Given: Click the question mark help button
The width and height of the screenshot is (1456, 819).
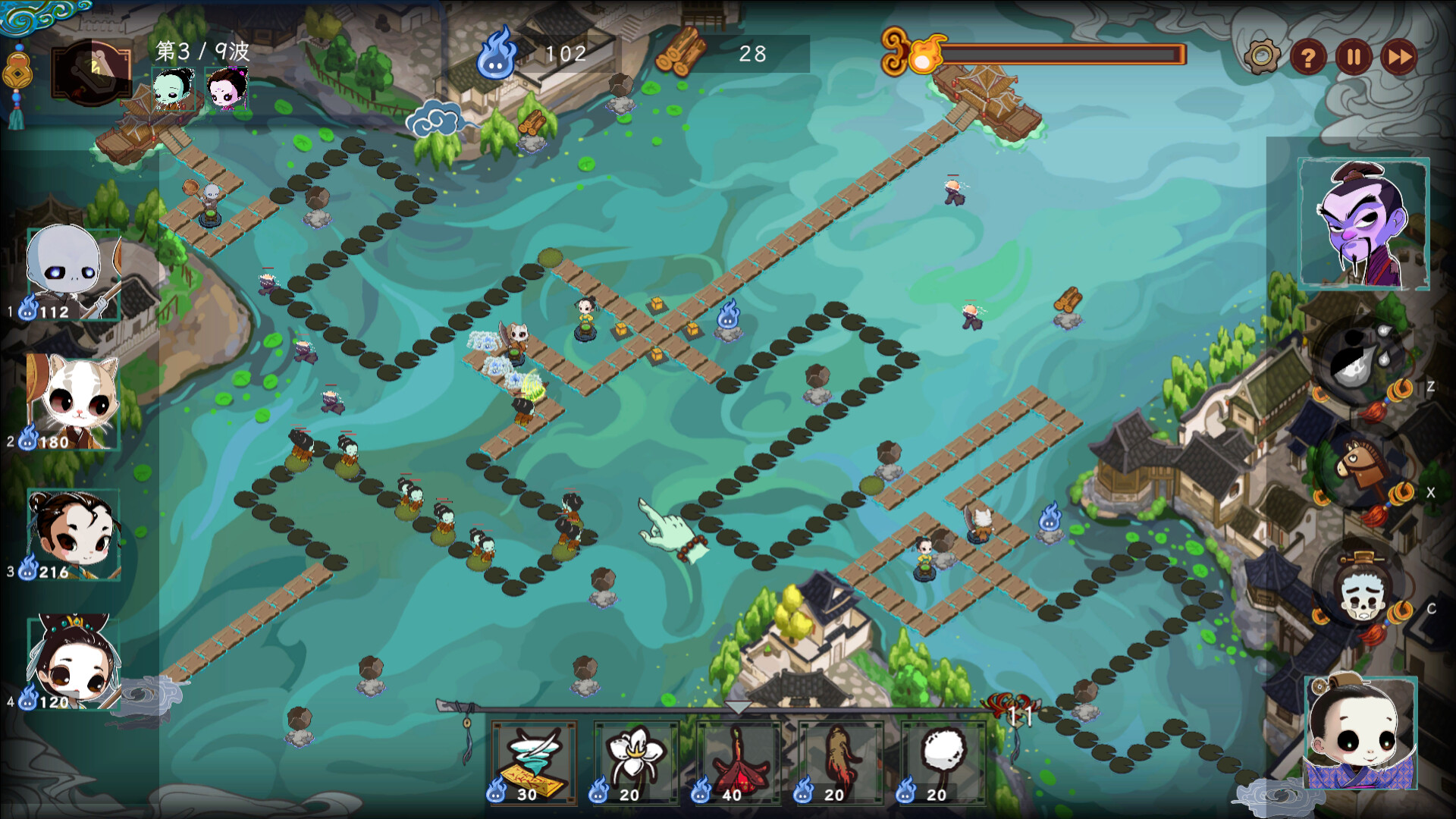Looking at the screenshot, I should click(1307, 57).
